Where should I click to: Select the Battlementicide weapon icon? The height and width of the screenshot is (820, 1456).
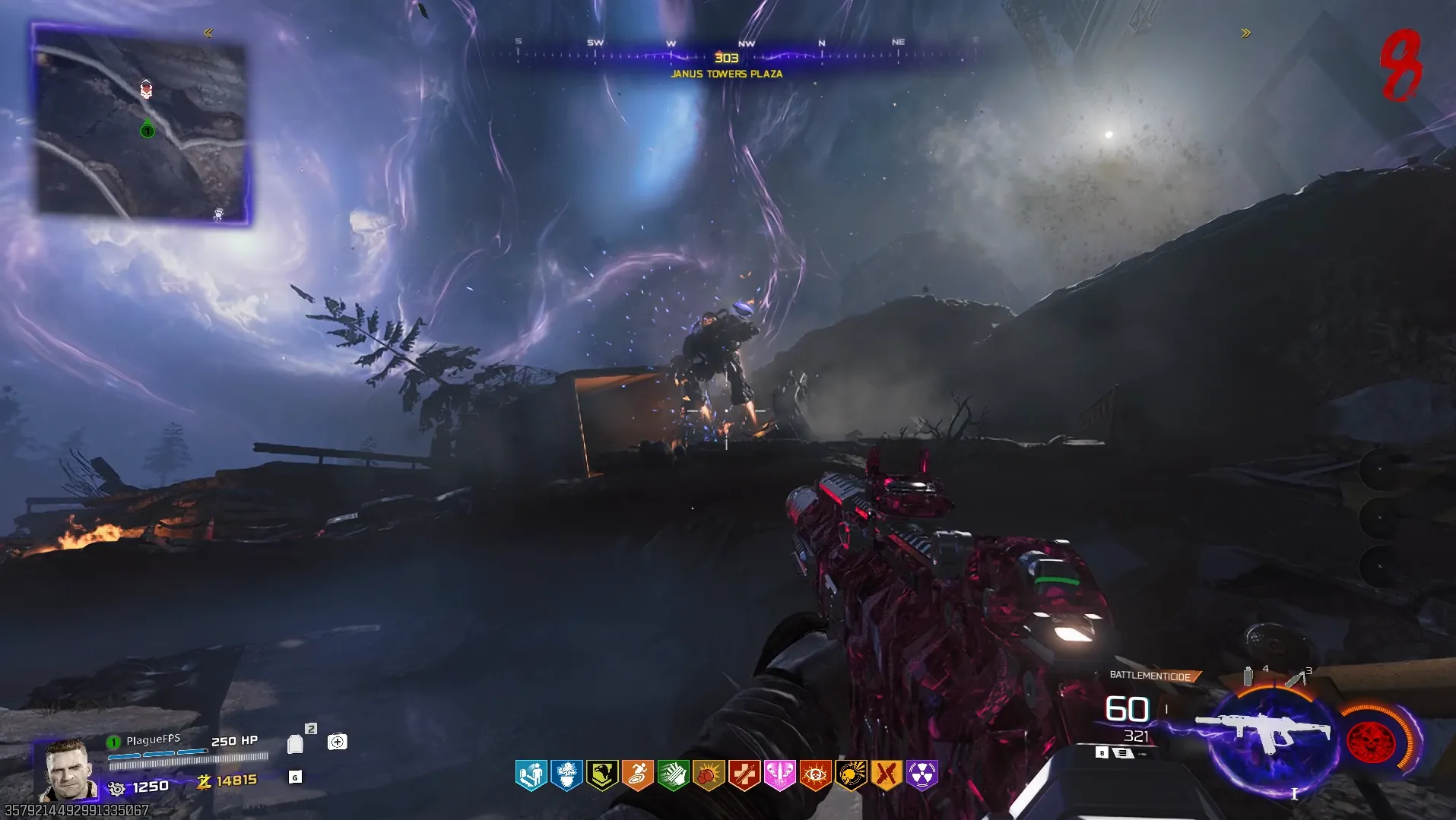click(1264, 731)
